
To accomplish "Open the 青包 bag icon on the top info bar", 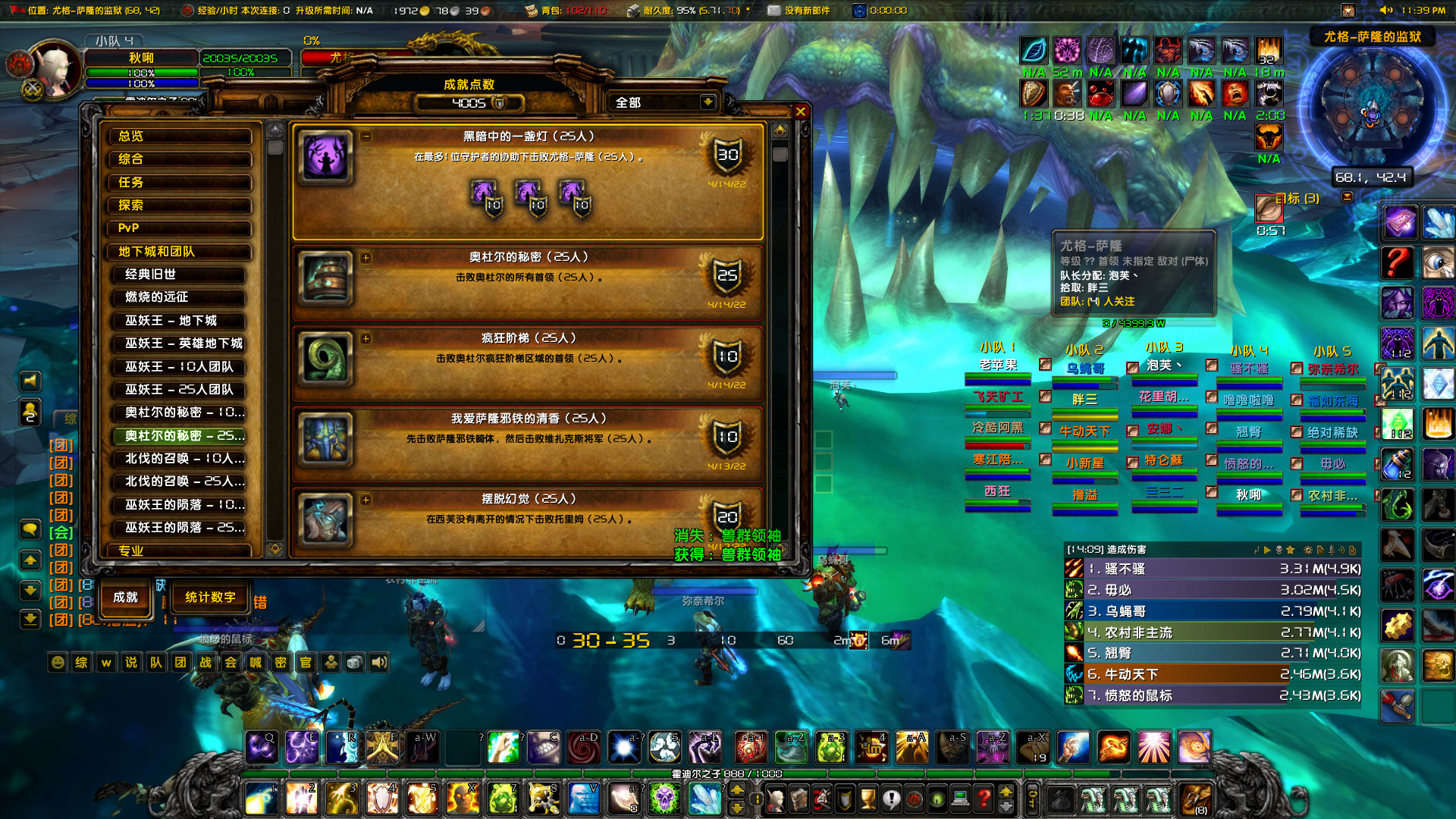I will pyautogui.click(x=531, y=11).
